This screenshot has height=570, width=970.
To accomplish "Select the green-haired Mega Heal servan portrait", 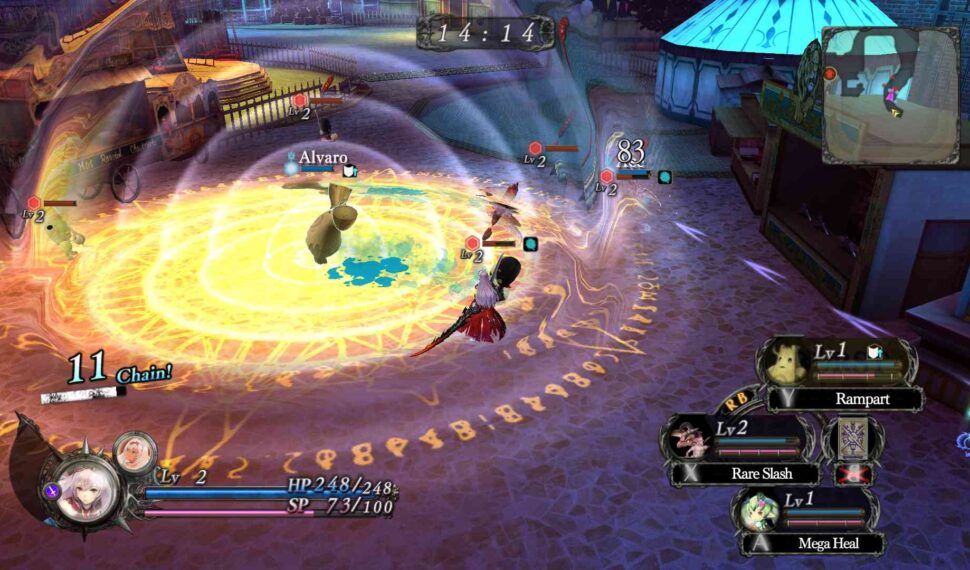I will [x=759, y=510].
